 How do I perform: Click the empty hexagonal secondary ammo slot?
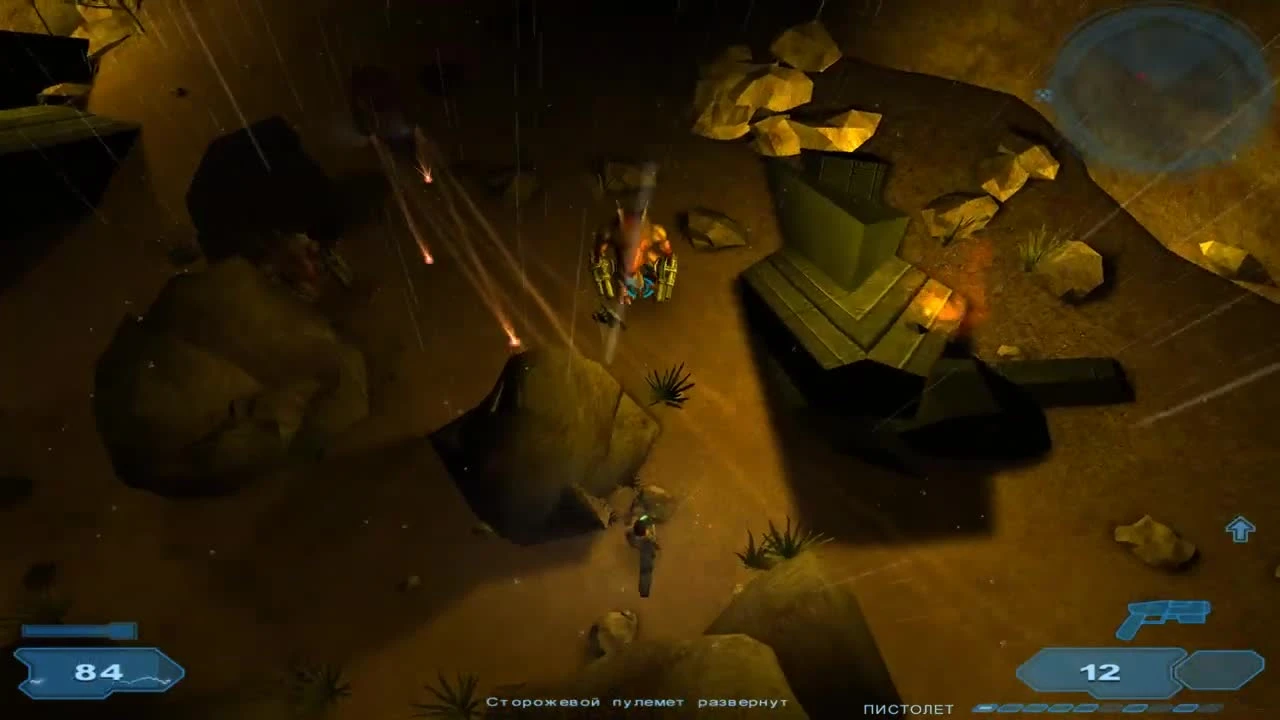click(x=1222, y=670)
